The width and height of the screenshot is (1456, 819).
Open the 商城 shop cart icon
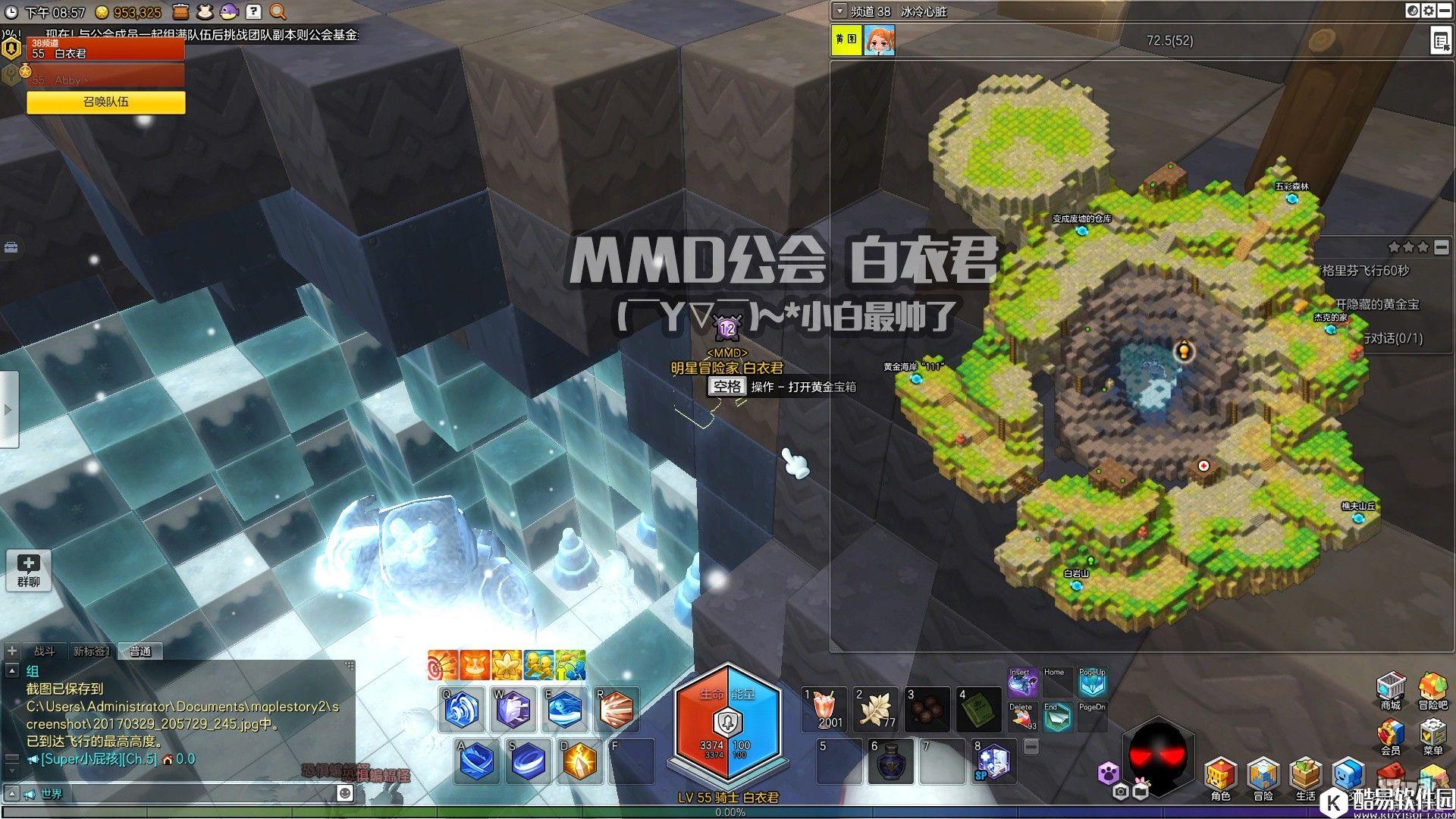click(1390, 689)
